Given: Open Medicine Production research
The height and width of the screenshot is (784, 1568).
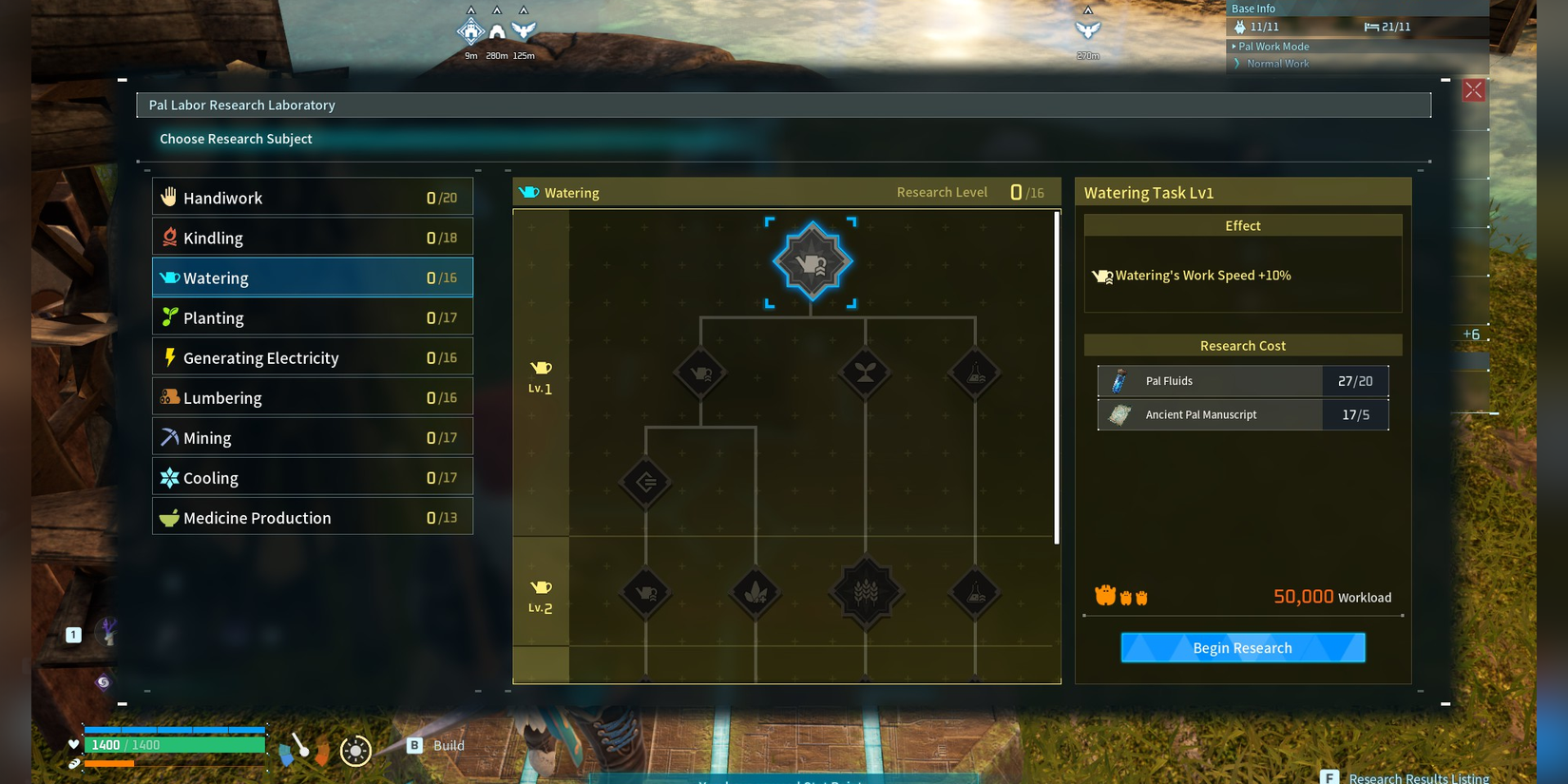Looking at the screenshot, I should pos(312,517).
